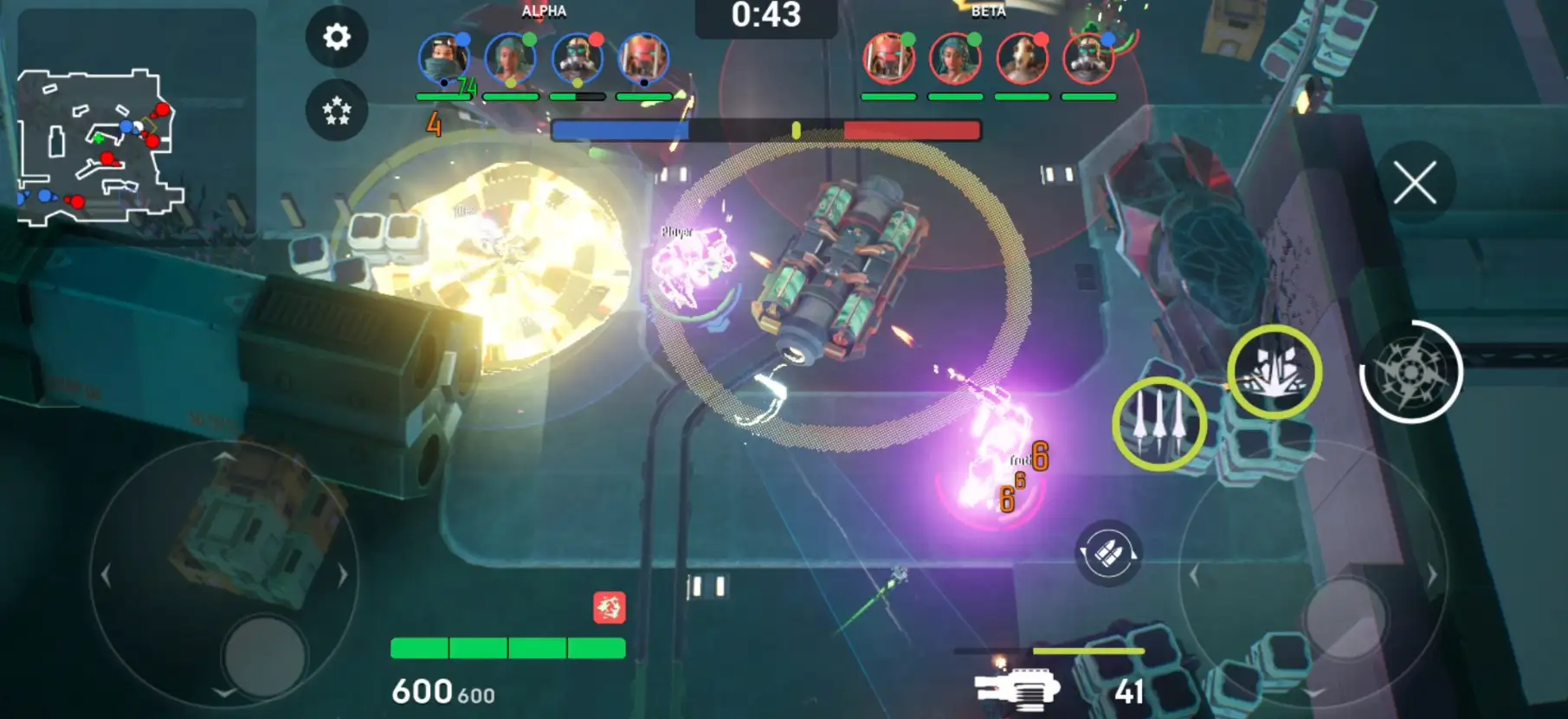Open the gear settings menu

(337, 36)
